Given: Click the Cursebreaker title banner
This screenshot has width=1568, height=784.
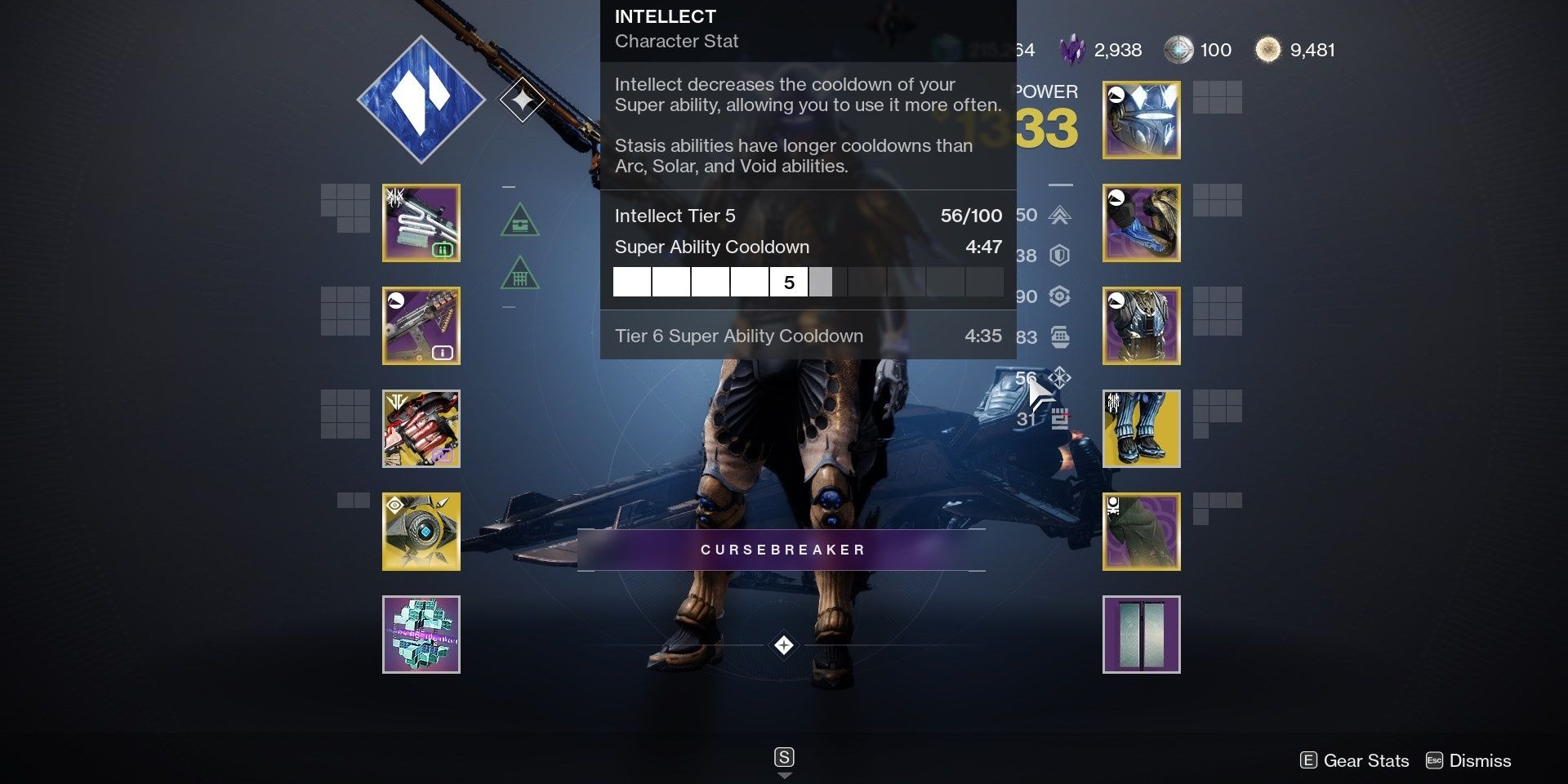Looking at the screenshot, I should tap(782, 550).
